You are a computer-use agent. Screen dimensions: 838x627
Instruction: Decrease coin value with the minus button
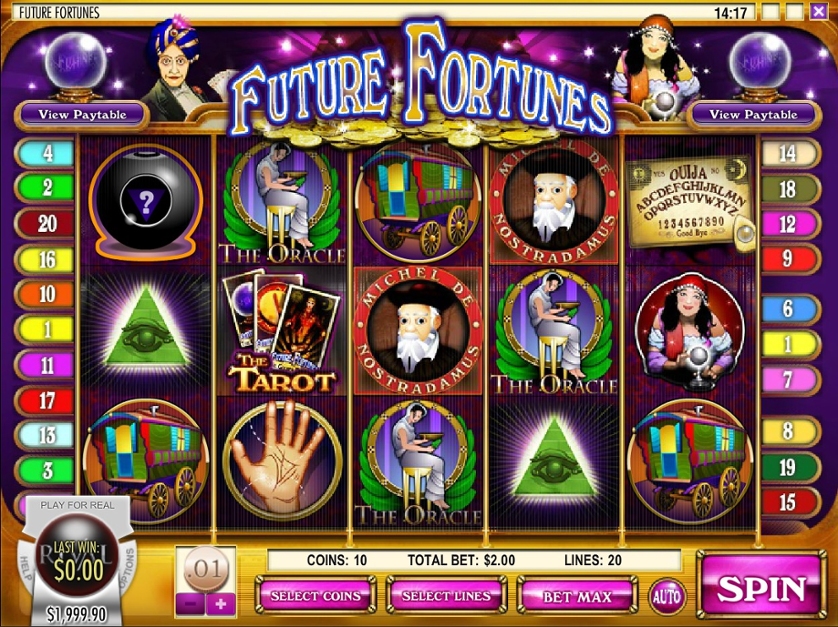(x=192, y=603)
